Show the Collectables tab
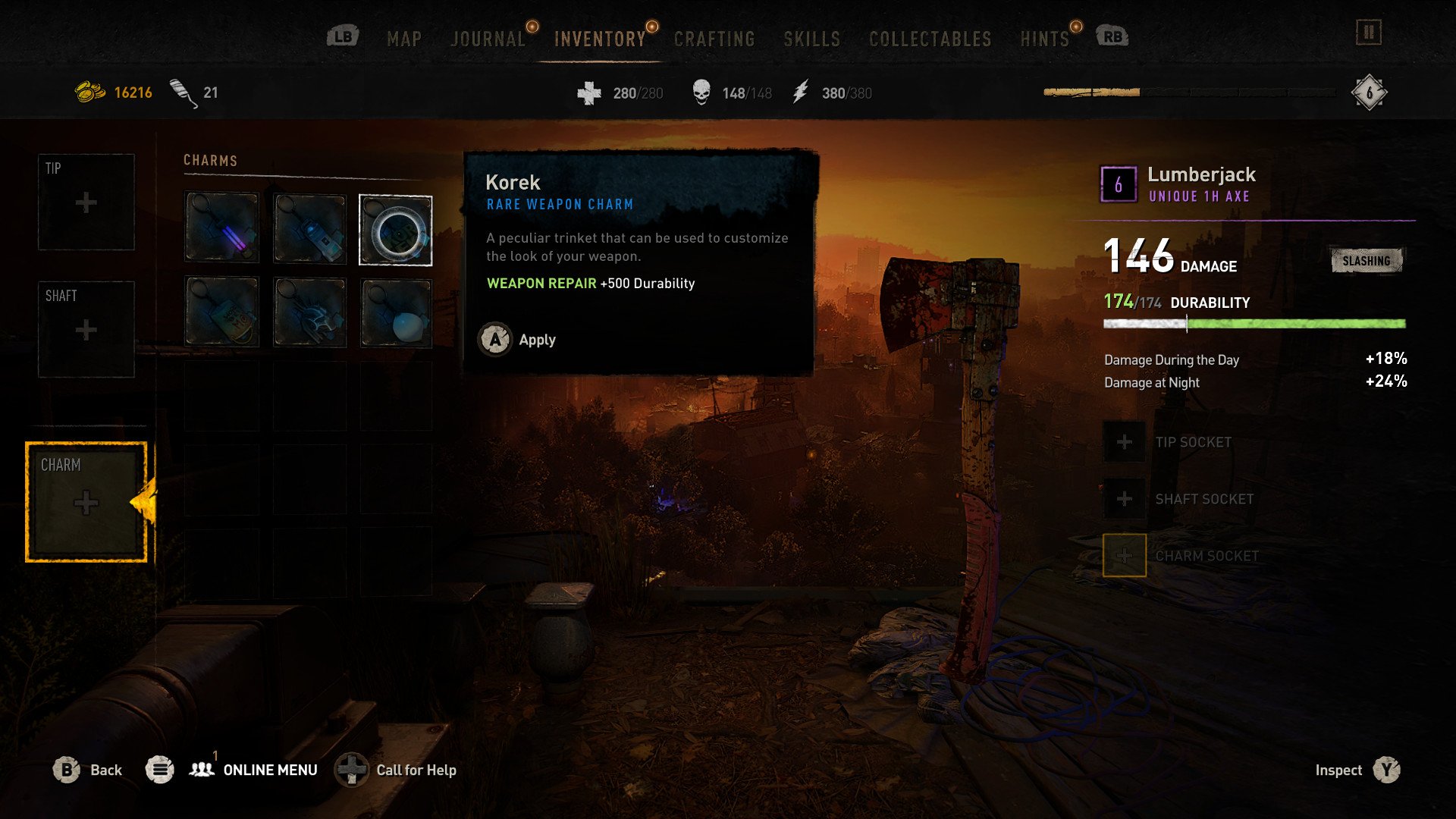Image resolution: width=1456 pixels, height=819 pixels. (930, 39)
